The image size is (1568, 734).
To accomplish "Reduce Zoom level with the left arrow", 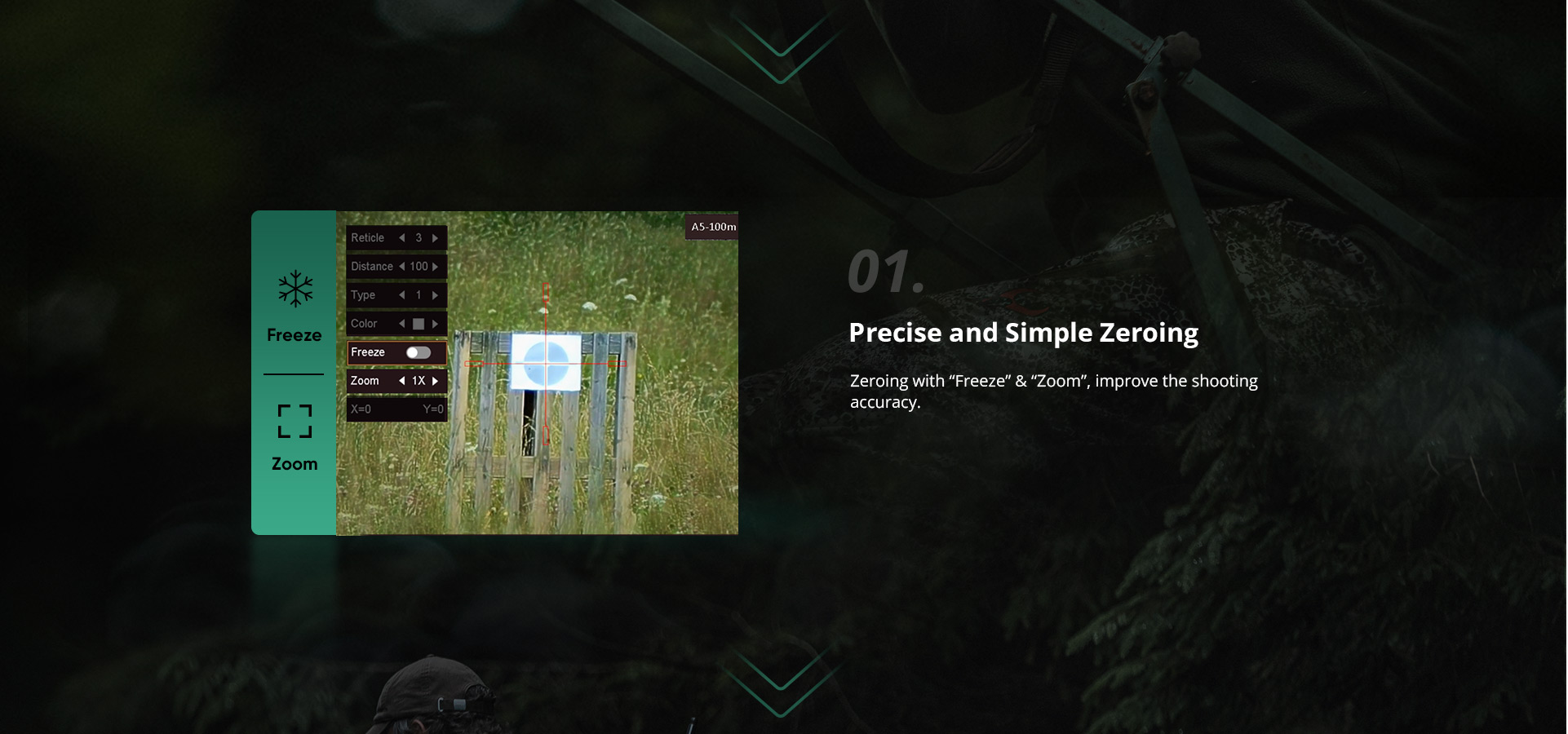I will [x=401, y=381].
